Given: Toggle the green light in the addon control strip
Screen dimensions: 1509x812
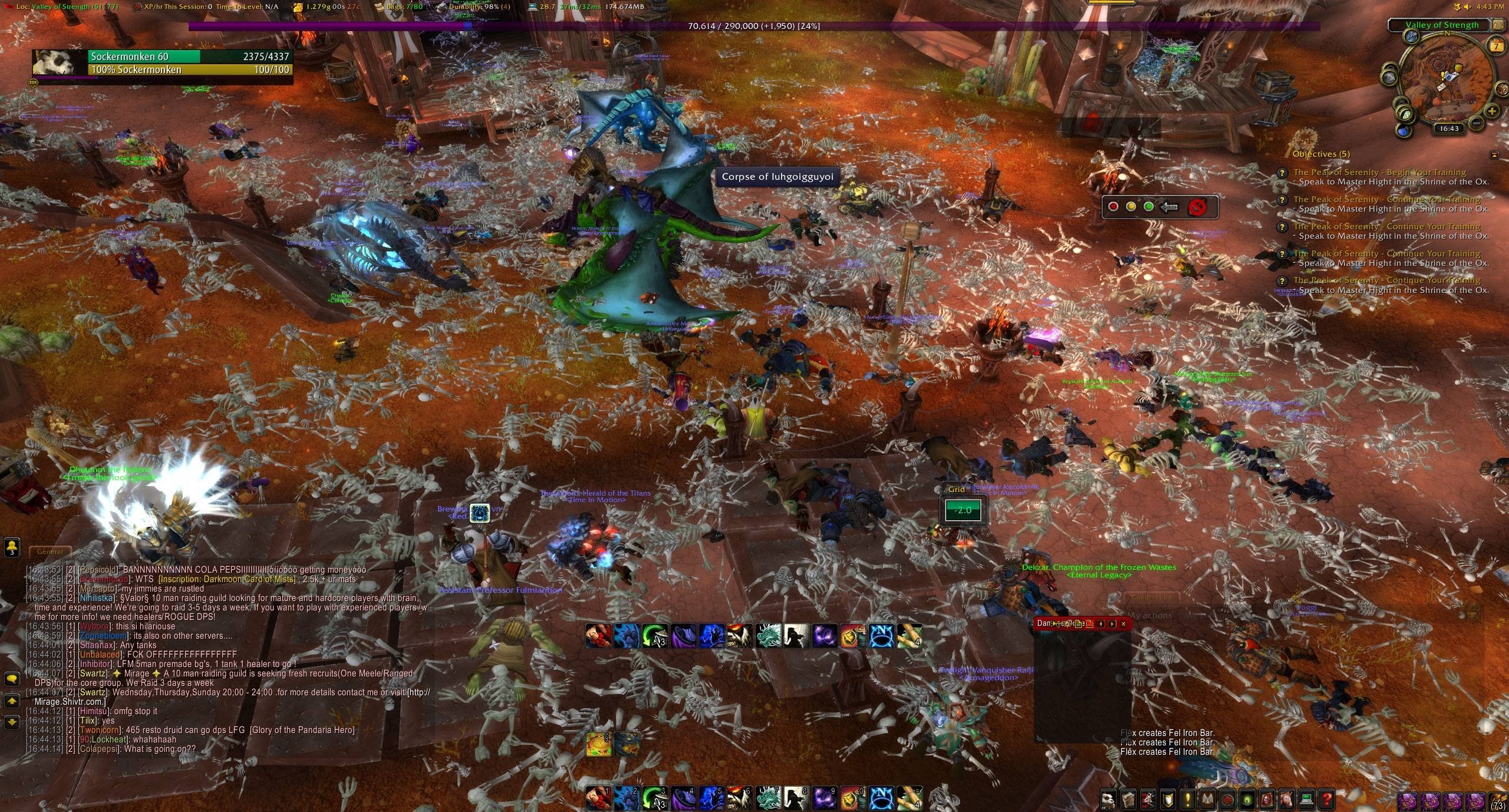Looking at the screenshot, I should pyautogui.click(x=1149, y=207).
